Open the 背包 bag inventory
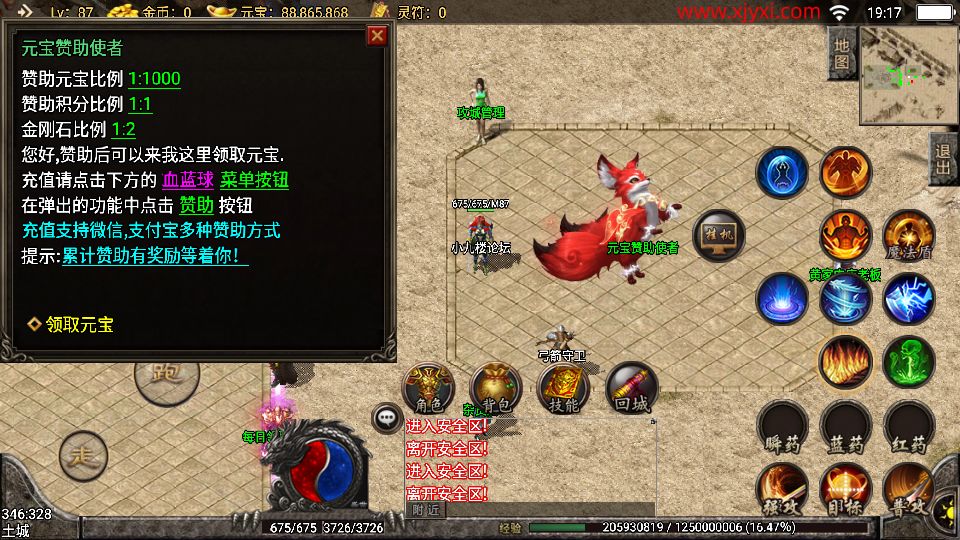 point(495,389)
